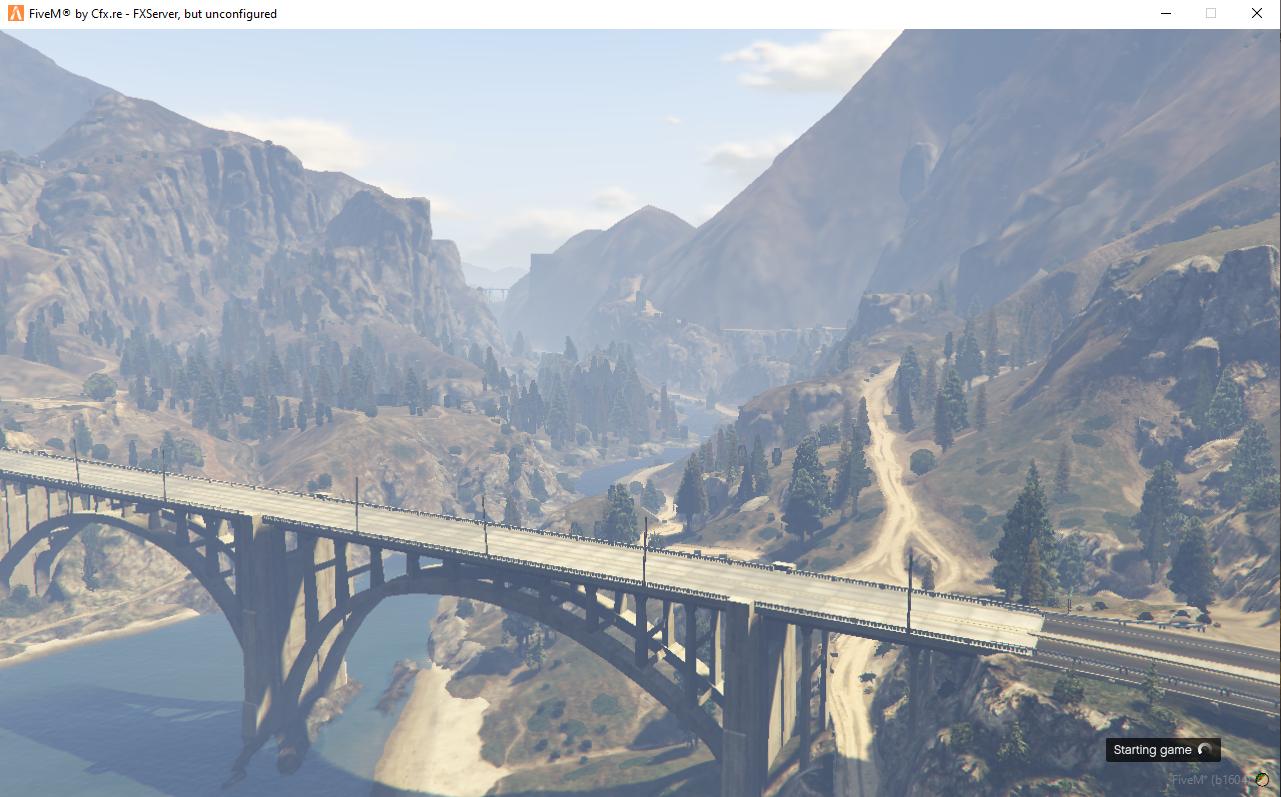Click the FiveM* (b1604) build label
Screen dimensions: 1281x797
tap(1212, 780)
